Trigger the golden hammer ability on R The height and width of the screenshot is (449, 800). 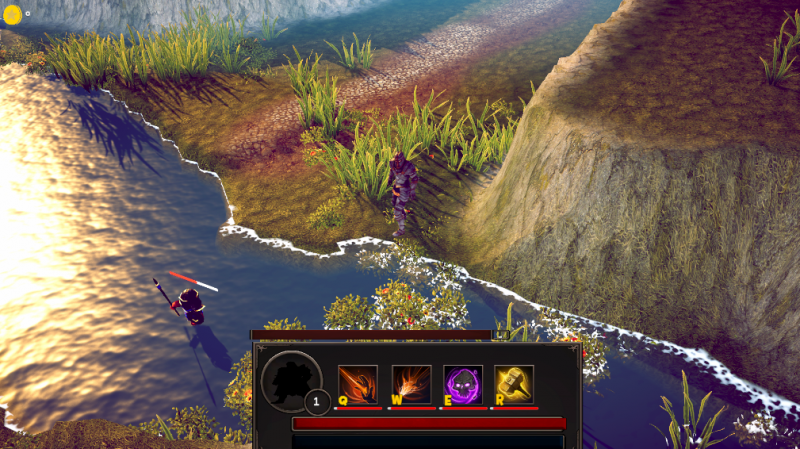[x=514, y=384]
